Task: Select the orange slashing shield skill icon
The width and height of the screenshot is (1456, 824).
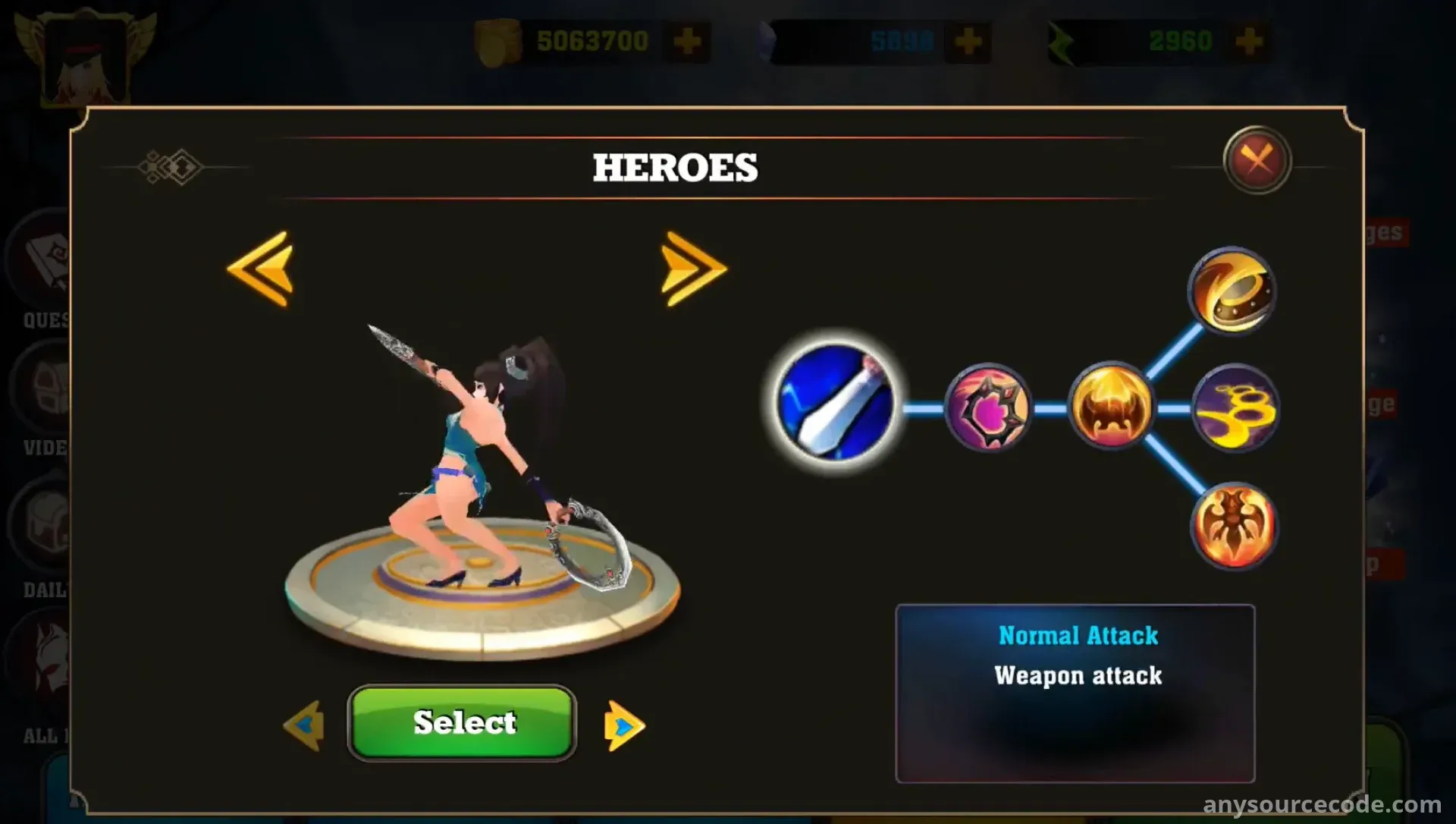Action: point(1232,291)
